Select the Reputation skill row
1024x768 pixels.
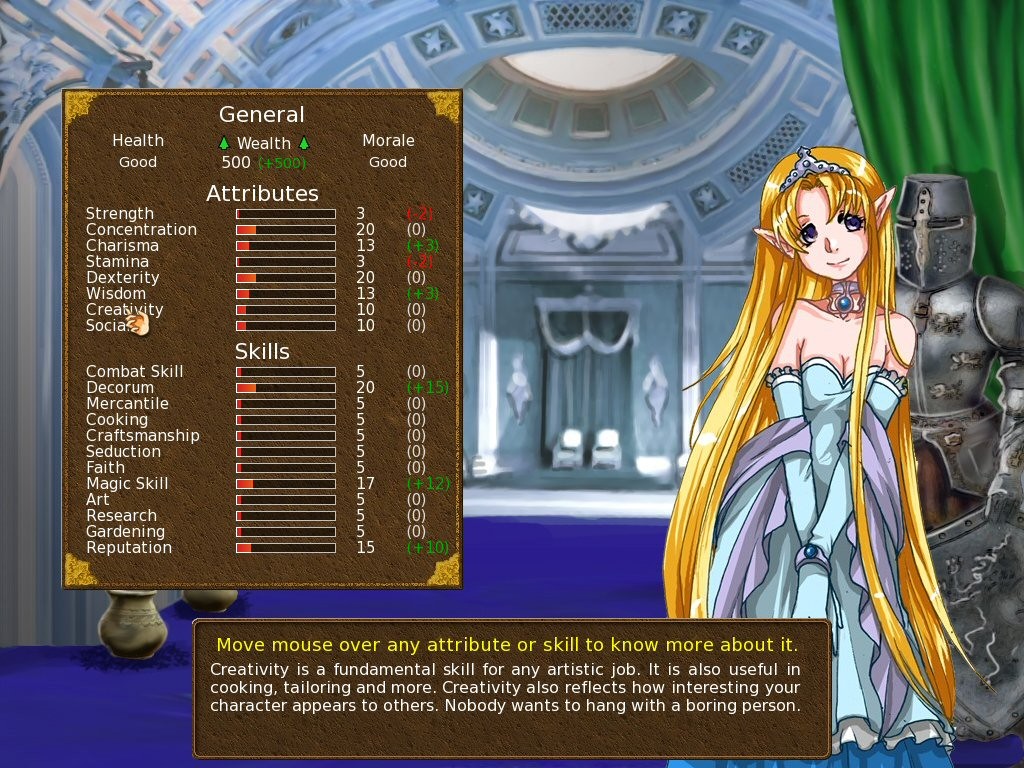pyautogui.click(x=129, y=548)
